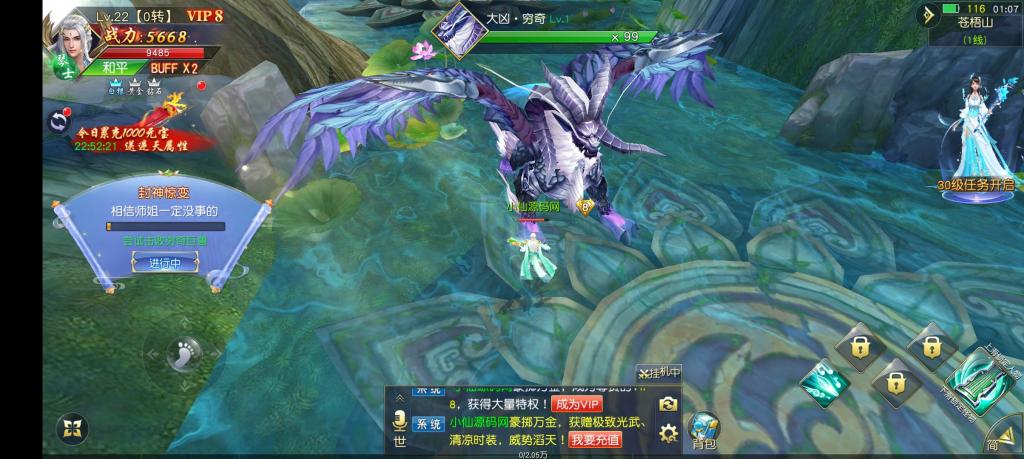Viewport: 1024px width, 459px height.
Task: Open the 背包 backpack
Action: click(704, 430)
